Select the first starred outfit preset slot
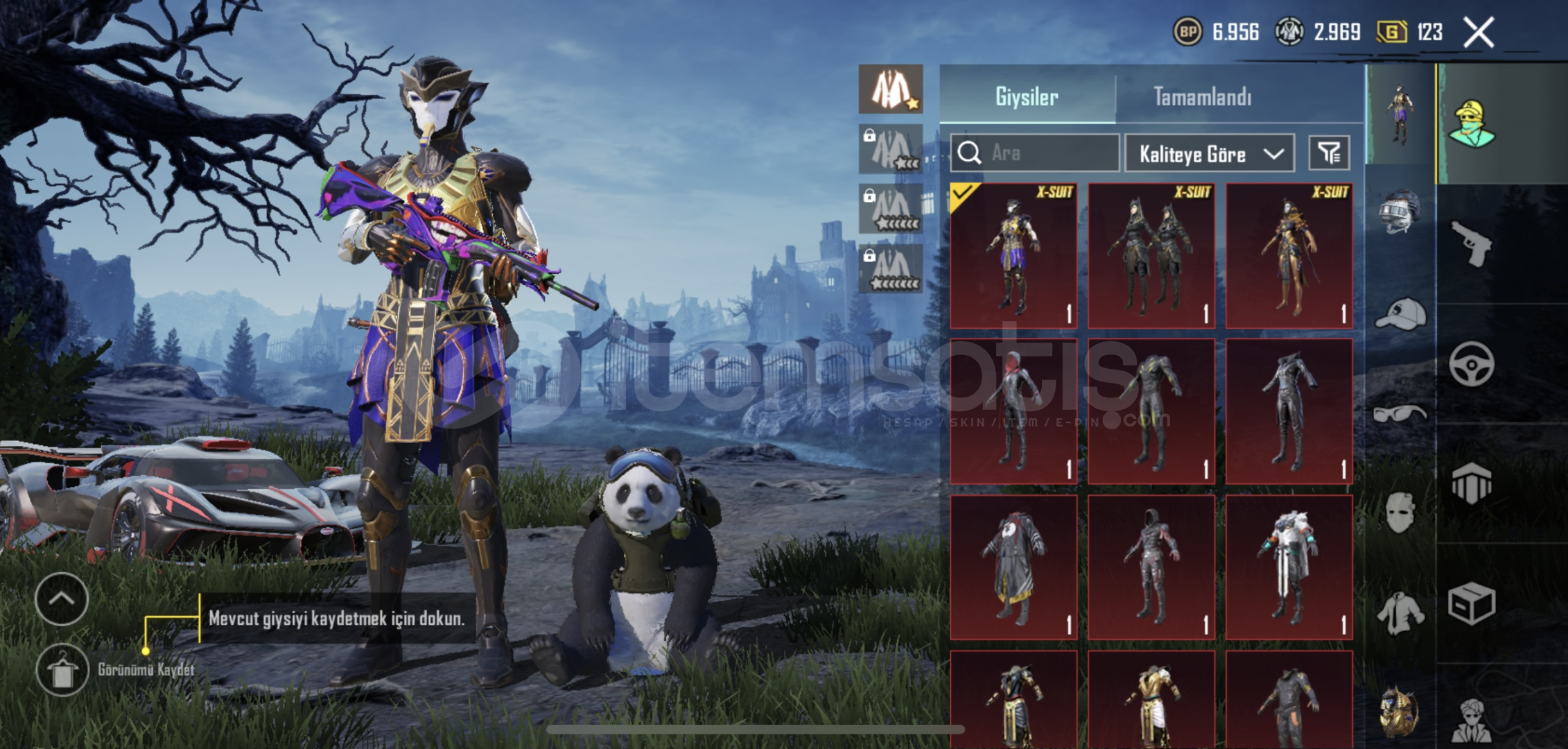The image size is (1568, 749). [x=890, y=89]
